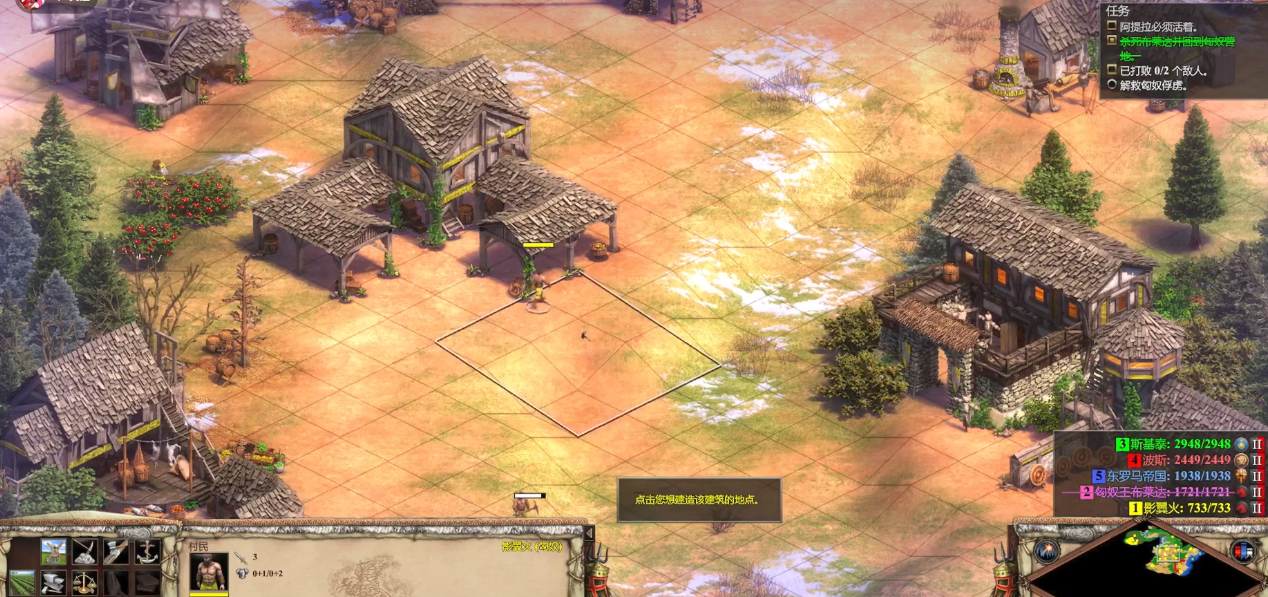Select the Blacksmith anvil build icon
1268x597 pixels.
pyautogui.click(x=54, y=582)
